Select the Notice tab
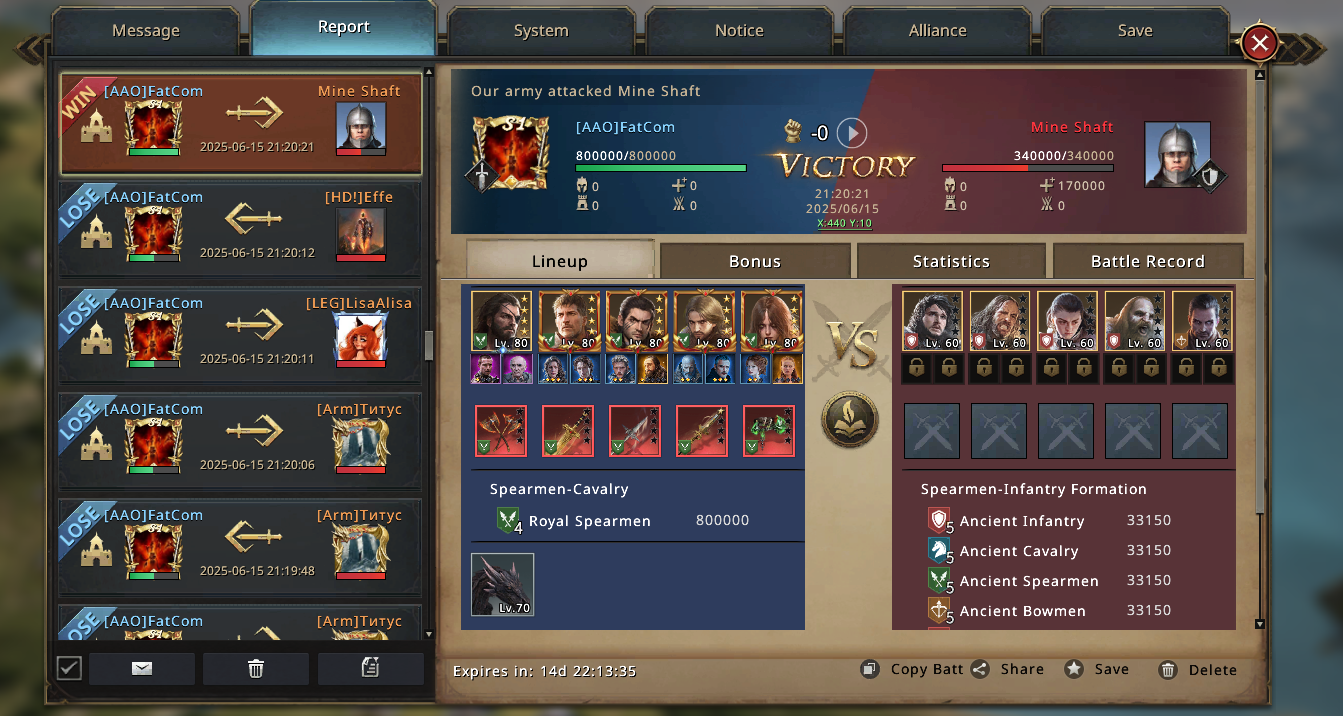The width and height of the screenshot is (1343, 716). pos(739,31)
